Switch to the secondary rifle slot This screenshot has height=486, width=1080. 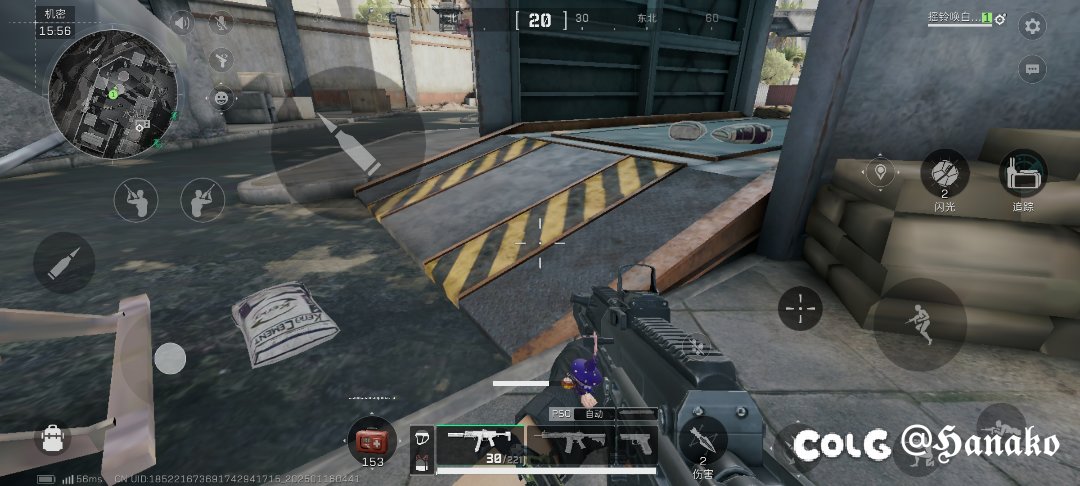[x=568, y=442]
